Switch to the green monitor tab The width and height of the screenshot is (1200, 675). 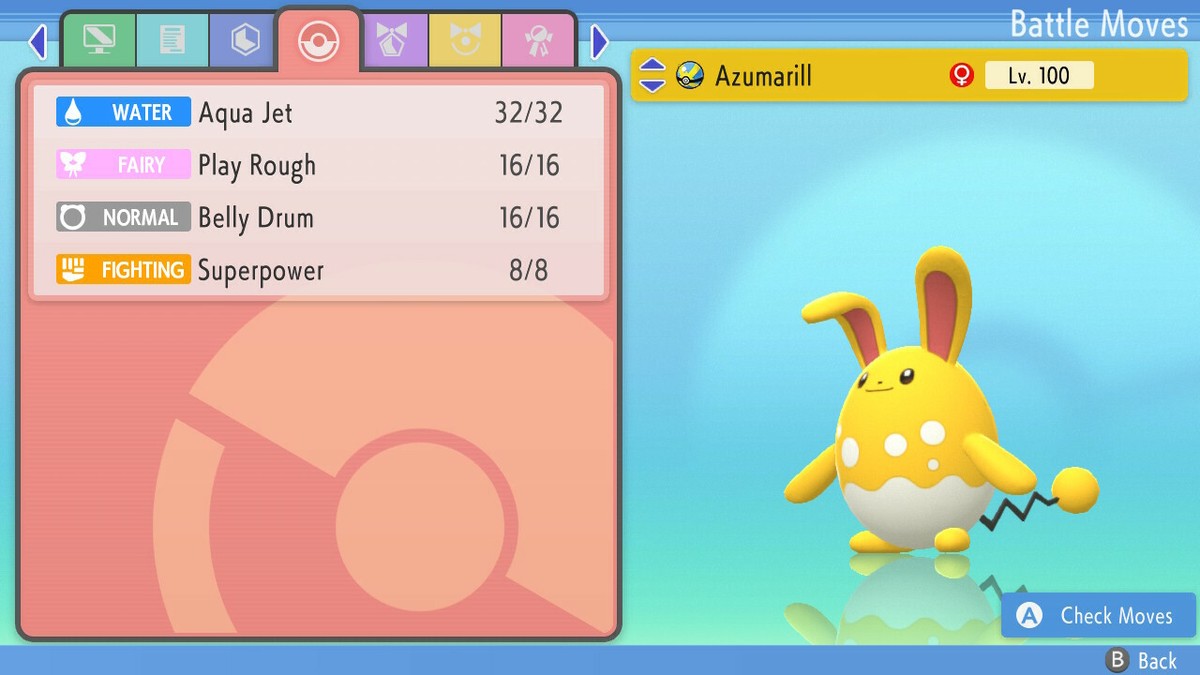(99, 40)
